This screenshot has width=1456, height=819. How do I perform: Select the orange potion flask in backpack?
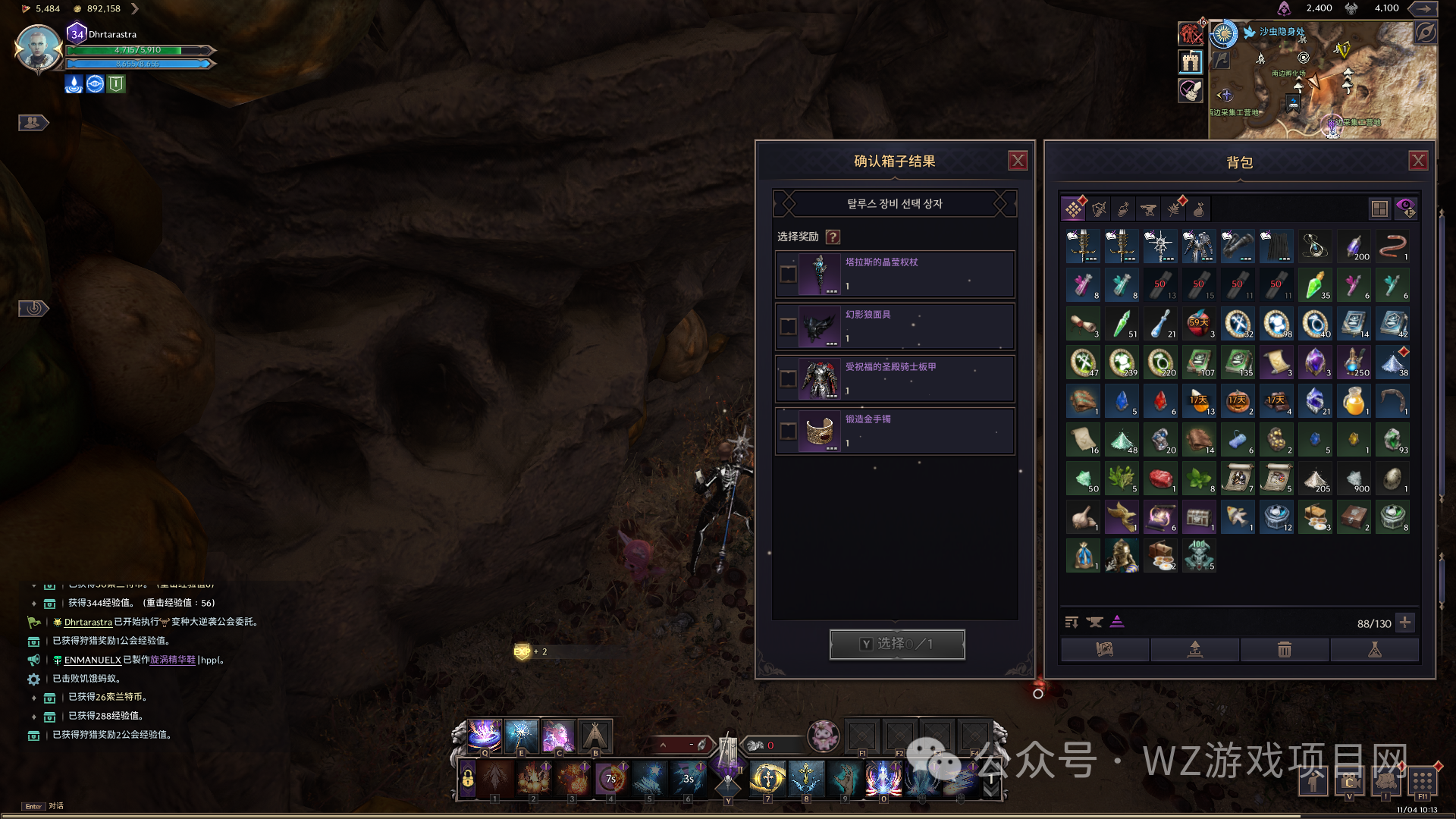click(1354, 401)
